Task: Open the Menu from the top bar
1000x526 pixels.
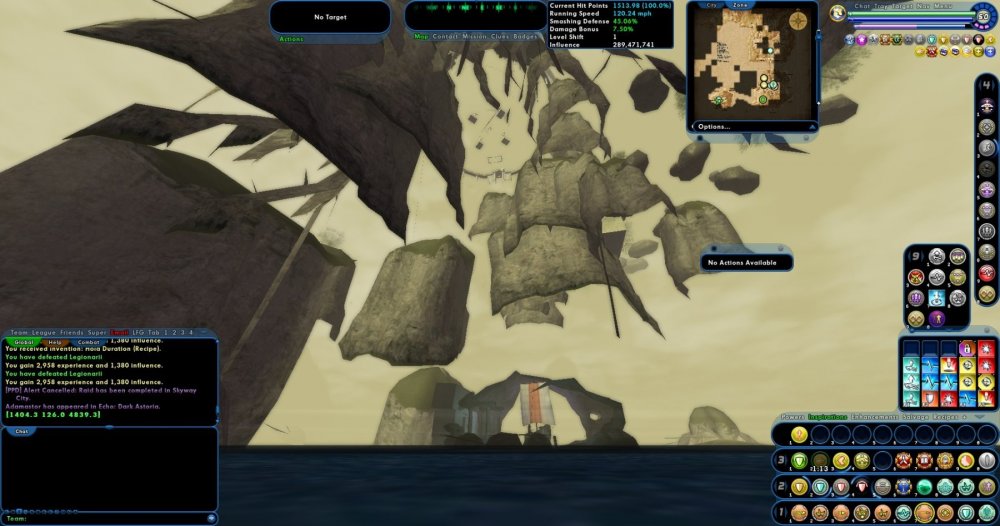Action: [943, 6]
